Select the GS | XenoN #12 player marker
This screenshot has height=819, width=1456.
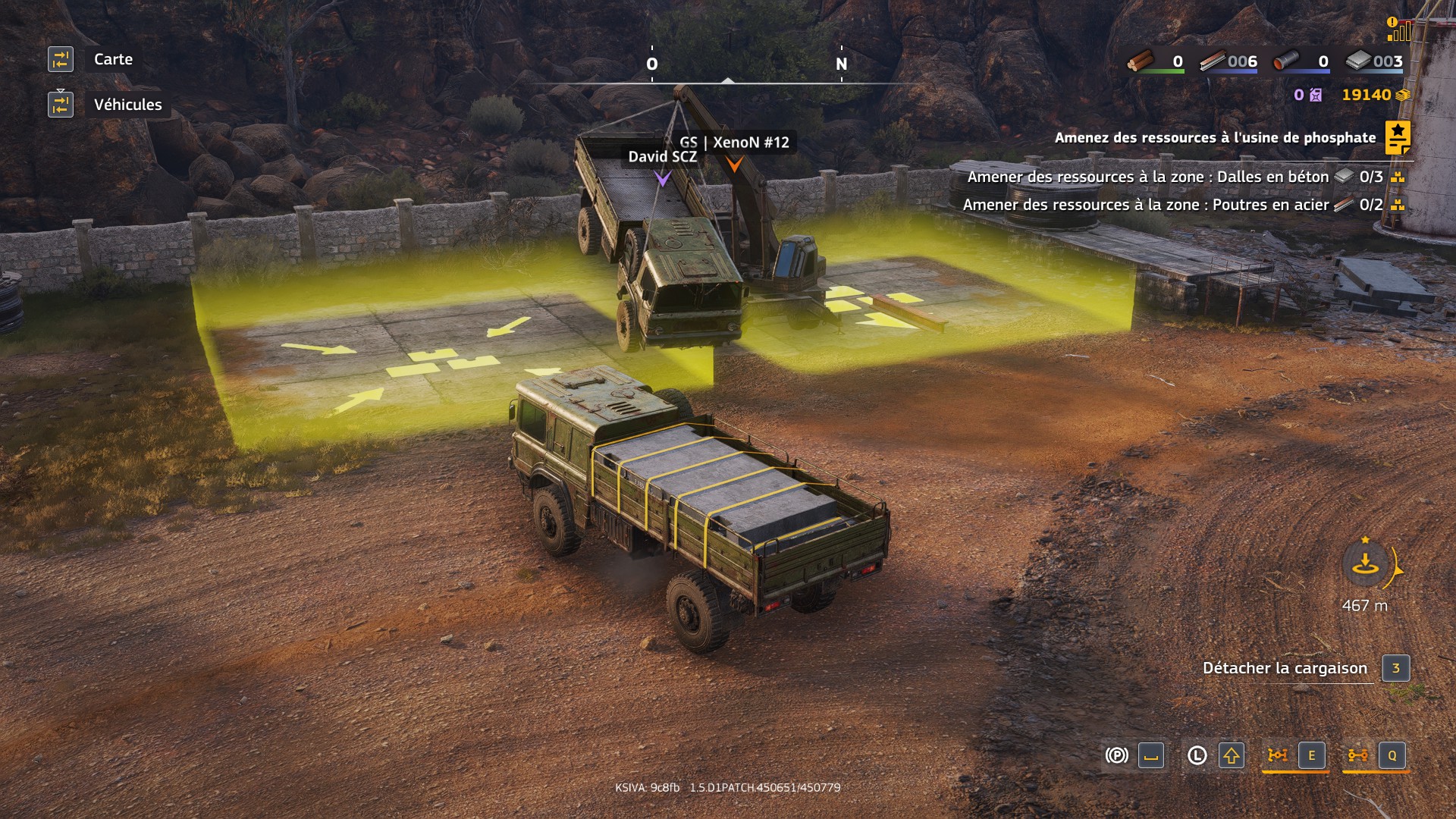click(x=734, y=162)
